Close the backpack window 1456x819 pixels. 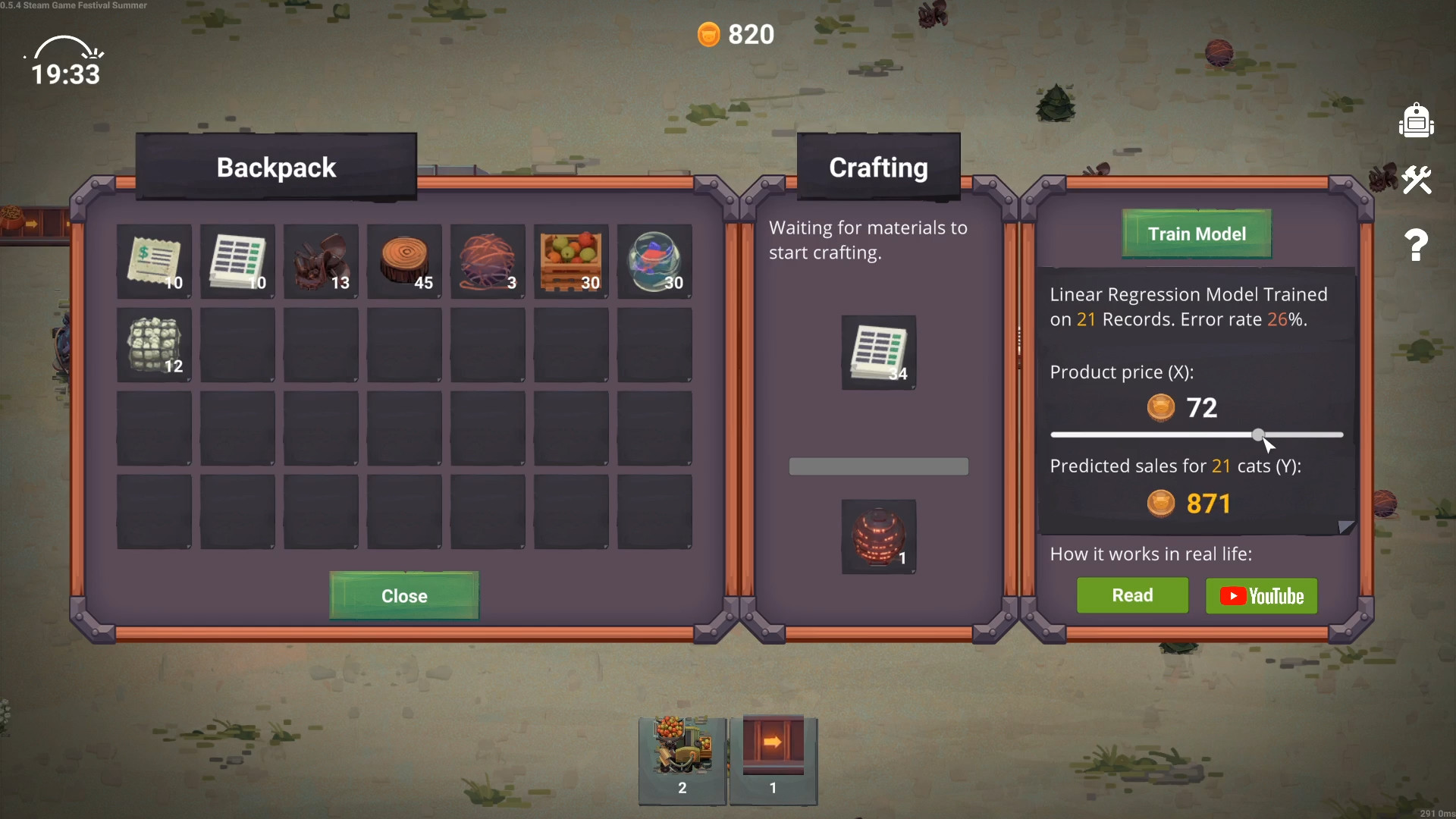[x=404, y=596]
